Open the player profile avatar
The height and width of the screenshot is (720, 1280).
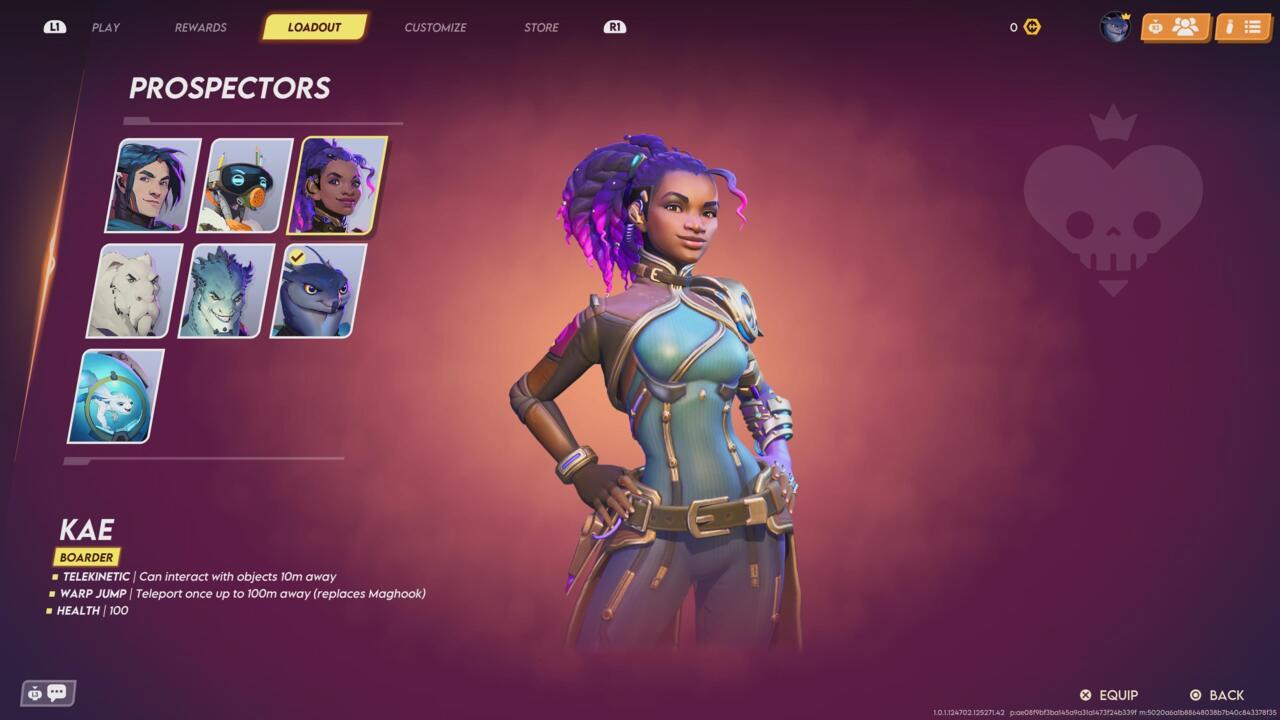tap(1114, 27)
